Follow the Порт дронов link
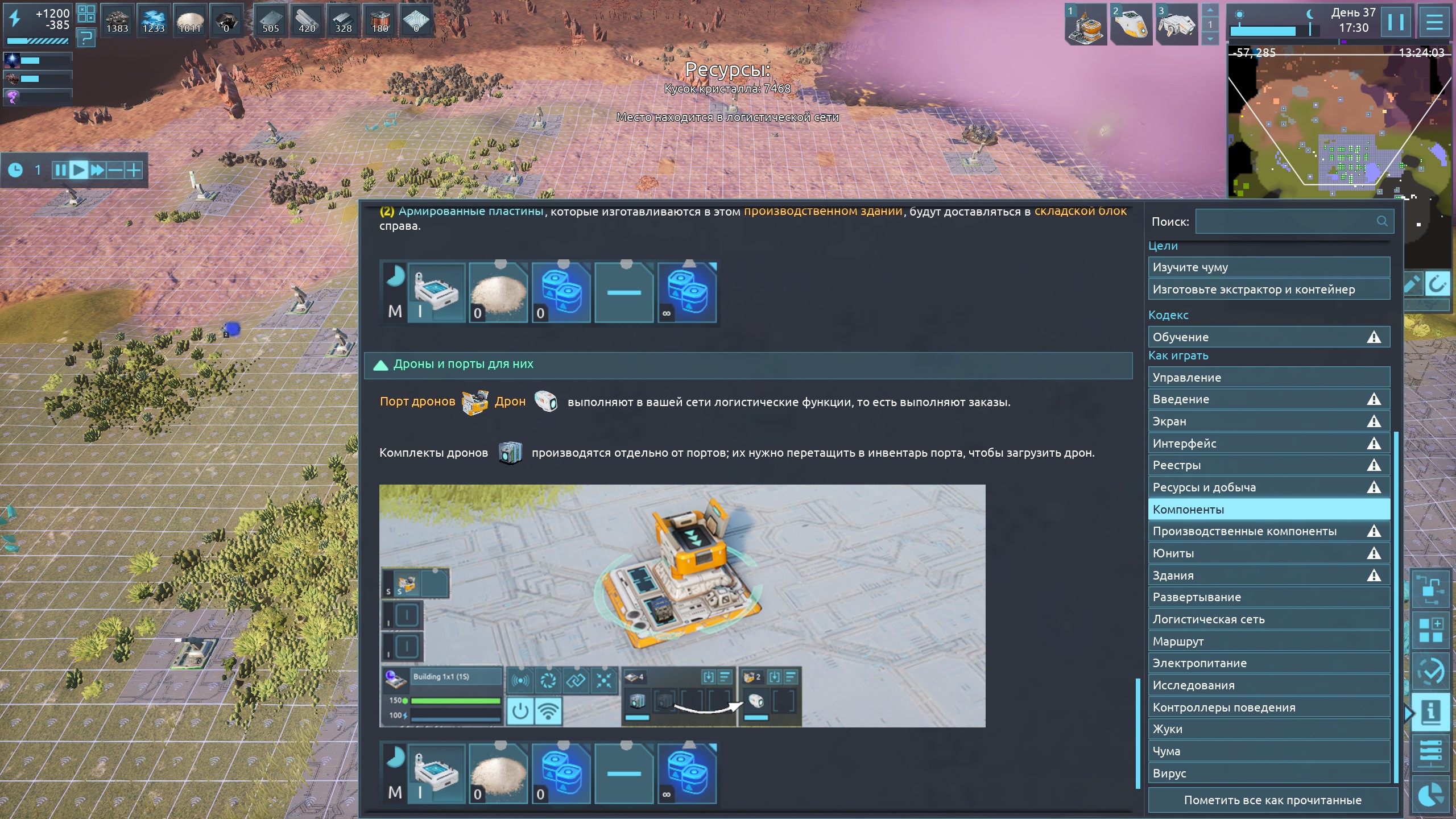Image resolution: width=1456 pixels, height=819 pixels. tap(417, 402)
